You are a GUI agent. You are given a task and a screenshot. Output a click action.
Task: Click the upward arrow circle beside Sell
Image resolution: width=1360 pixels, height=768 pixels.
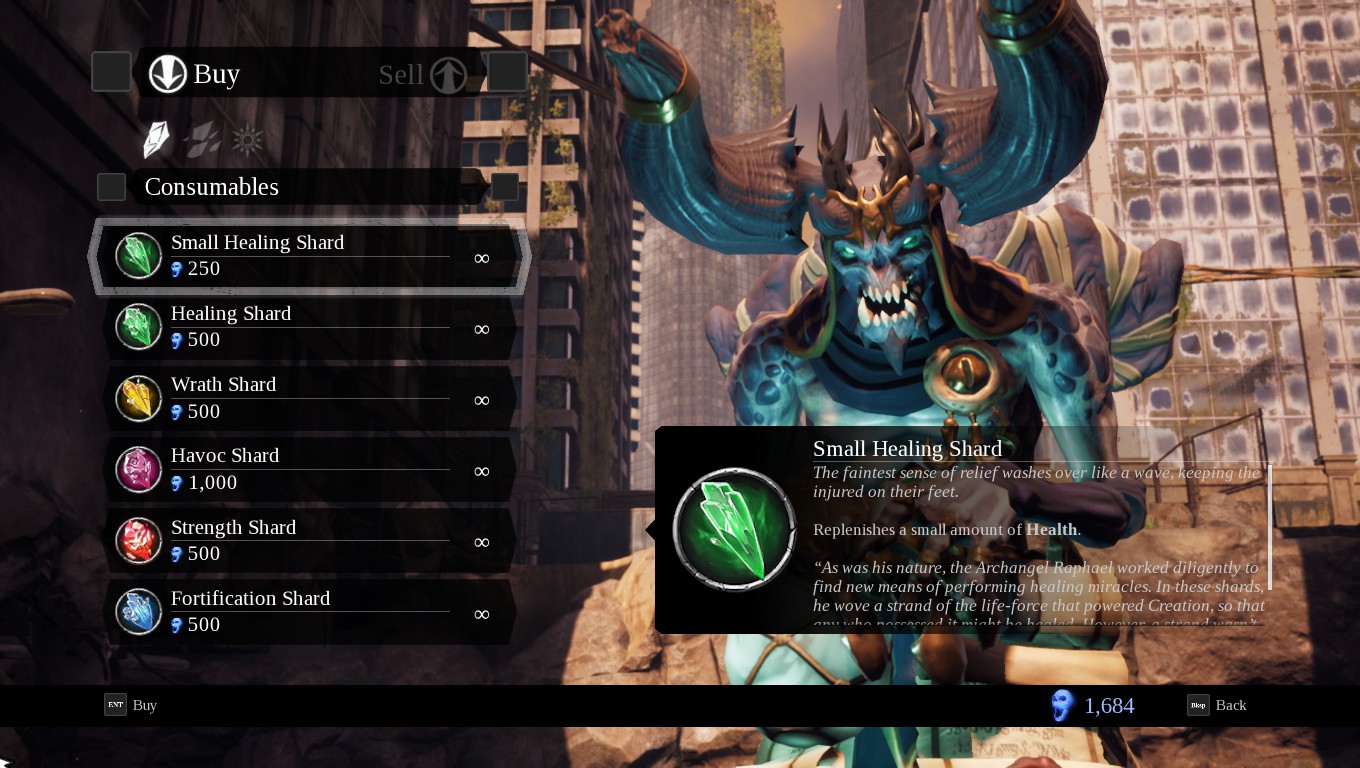(x=447, y=74)
